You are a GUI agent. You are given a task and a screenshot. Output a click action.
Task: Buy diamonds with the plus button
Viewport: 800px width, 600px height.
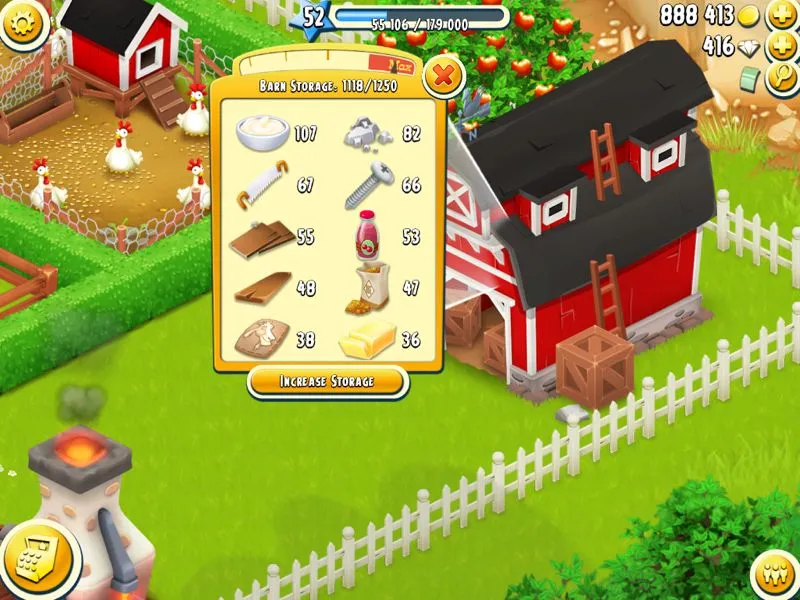click(781, 47)
